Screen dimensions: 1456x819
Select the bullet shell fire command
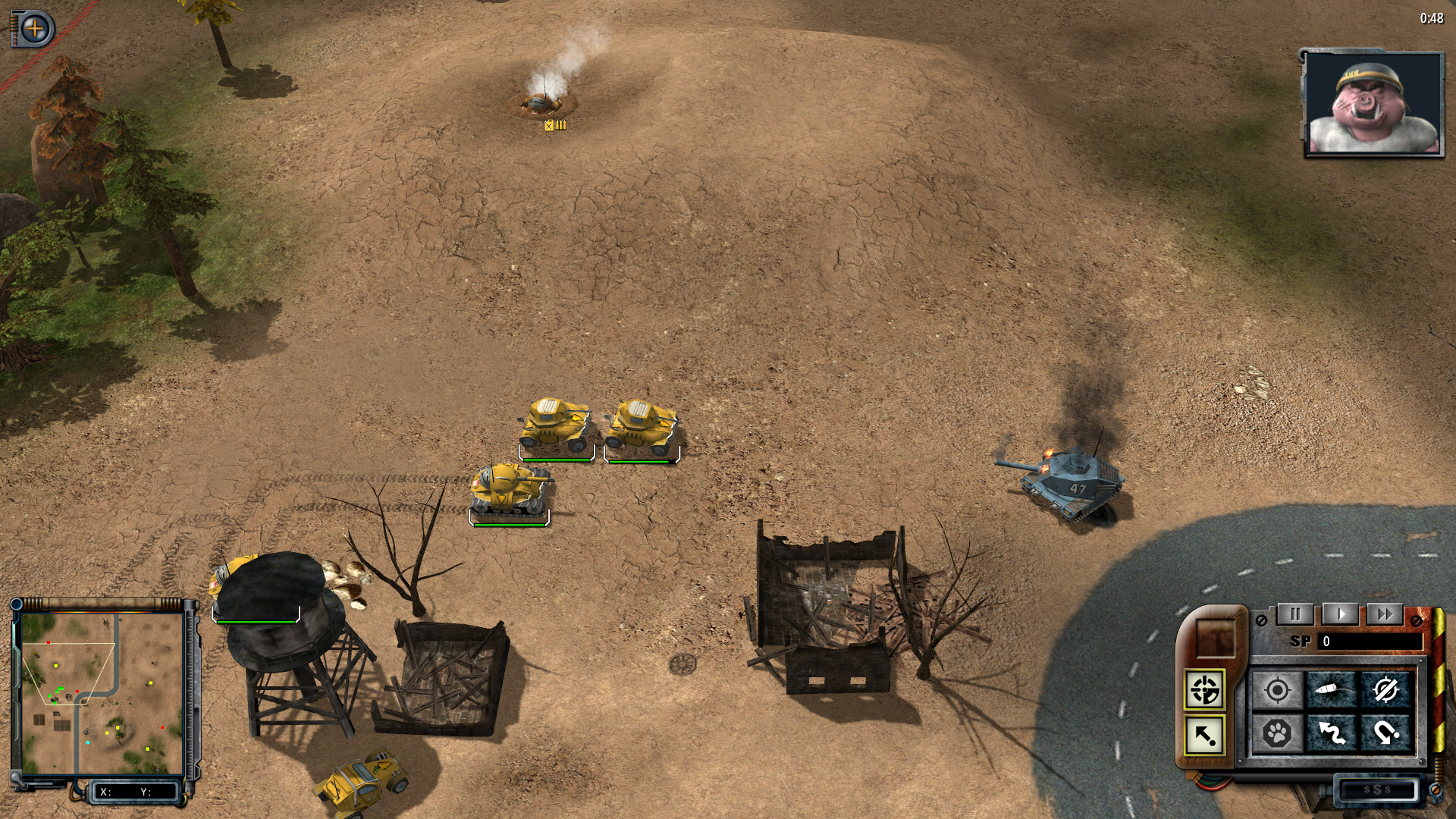pyautogui.click(x=1332, y=691)
